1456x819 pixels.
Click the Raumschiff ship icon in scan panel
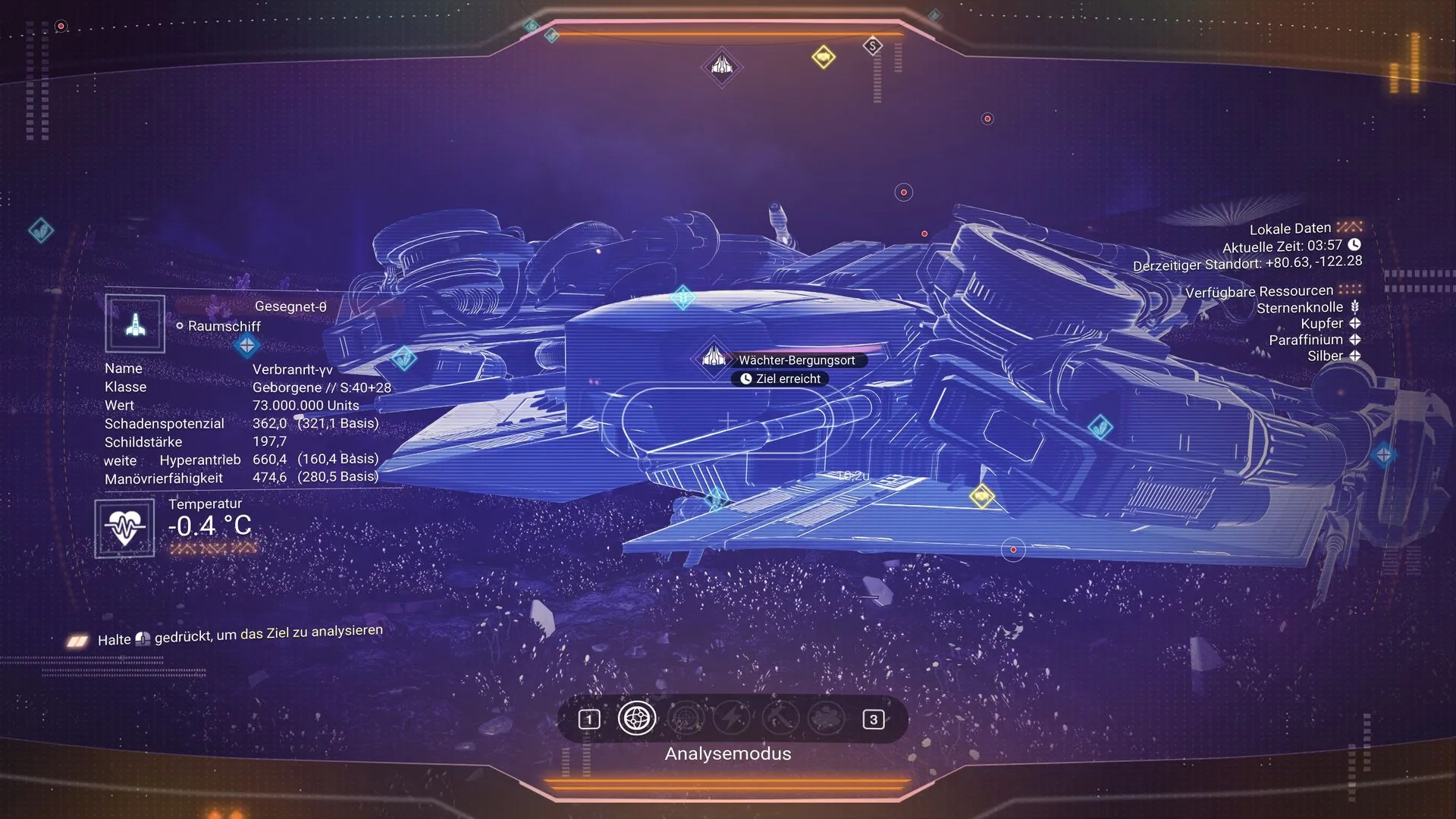click(x=135, y=325)
